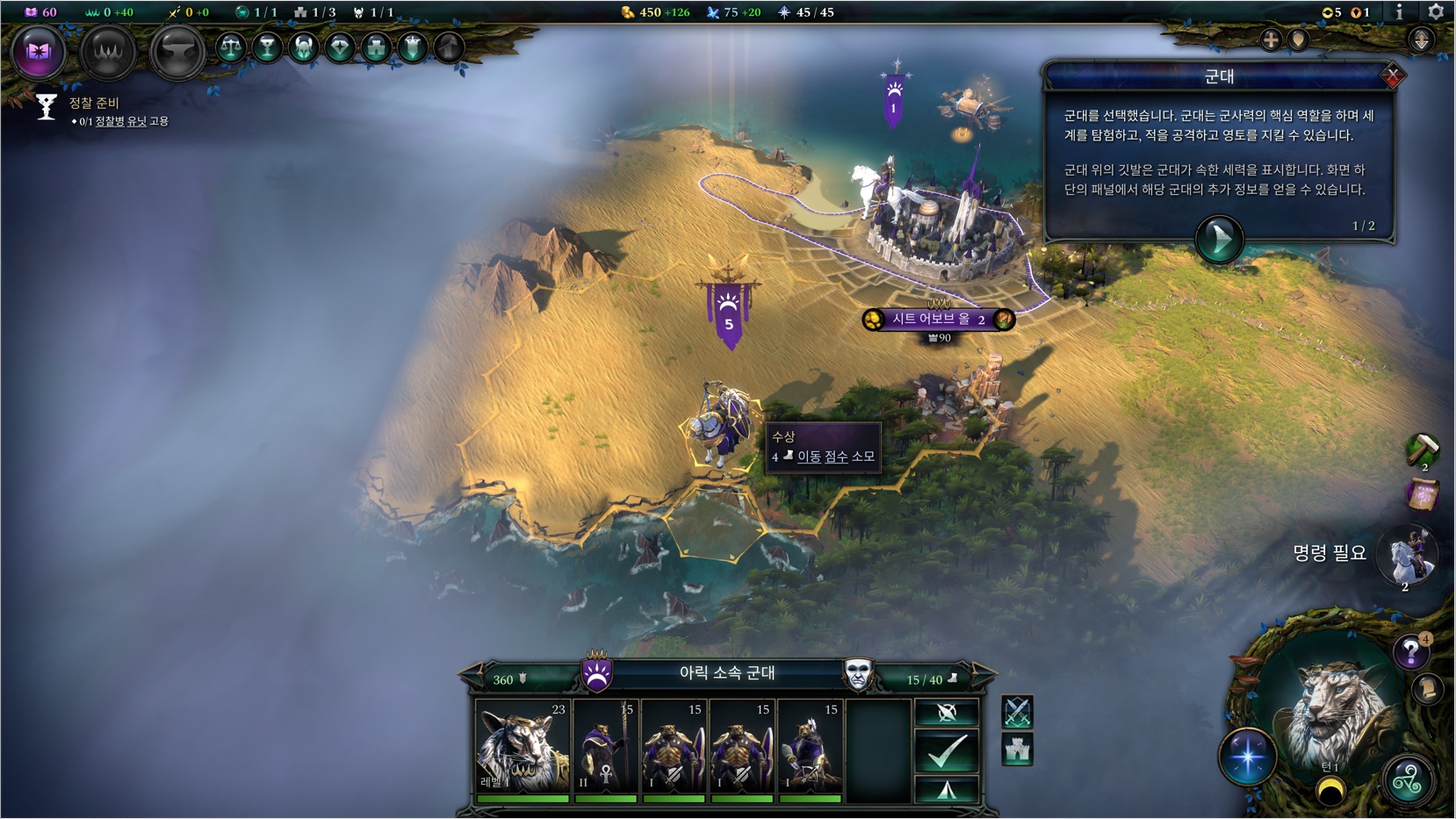Advance to next tutorial page arrow

pos(1219,238)
